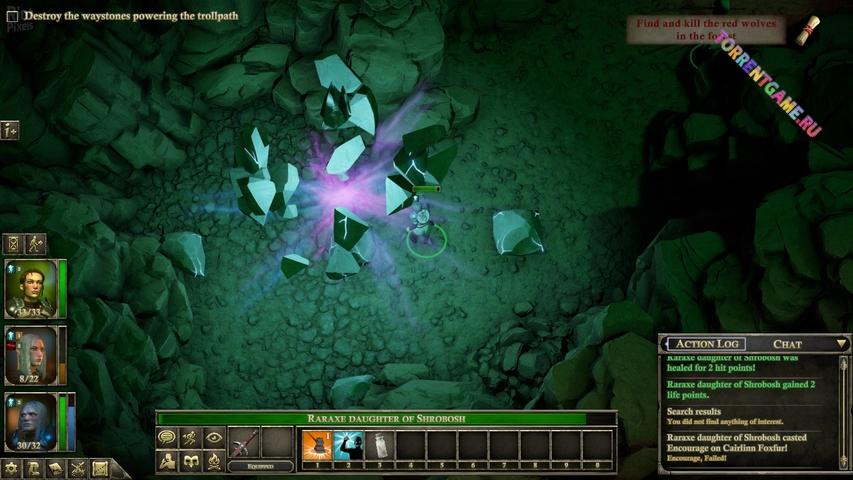
Task: Select the dark-haired party member portrait
Action: [x=31, y=287]
